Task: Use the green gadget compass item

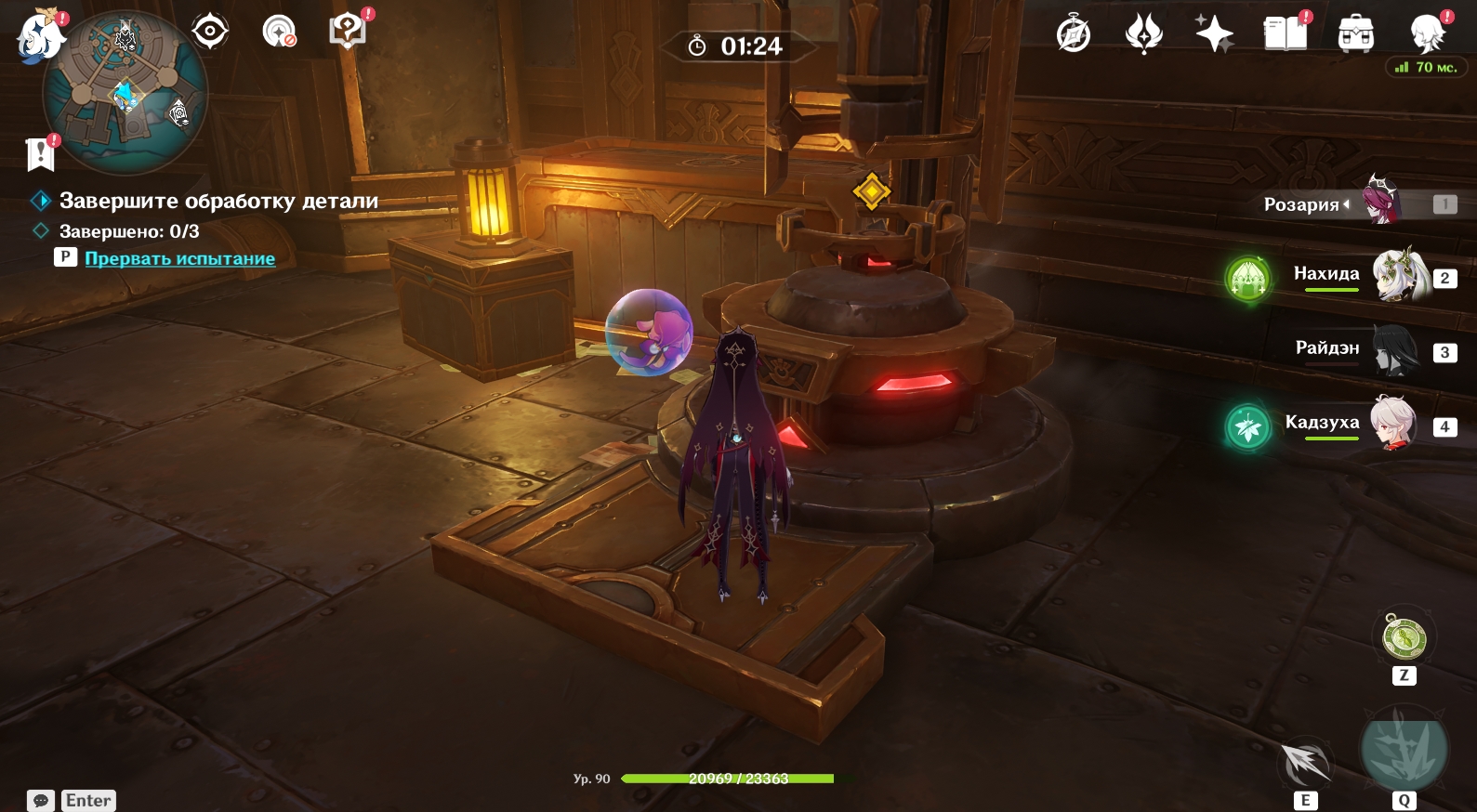Action: pyautogui.click(x=1404, y=638)
